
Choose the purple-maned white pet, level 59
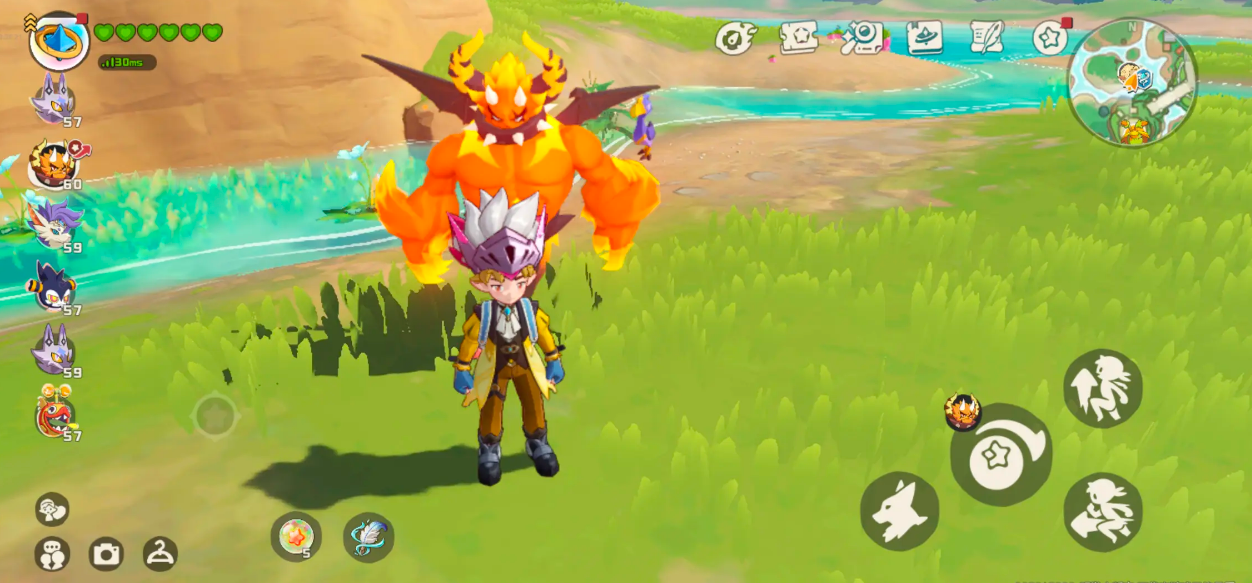coord(53,224)
